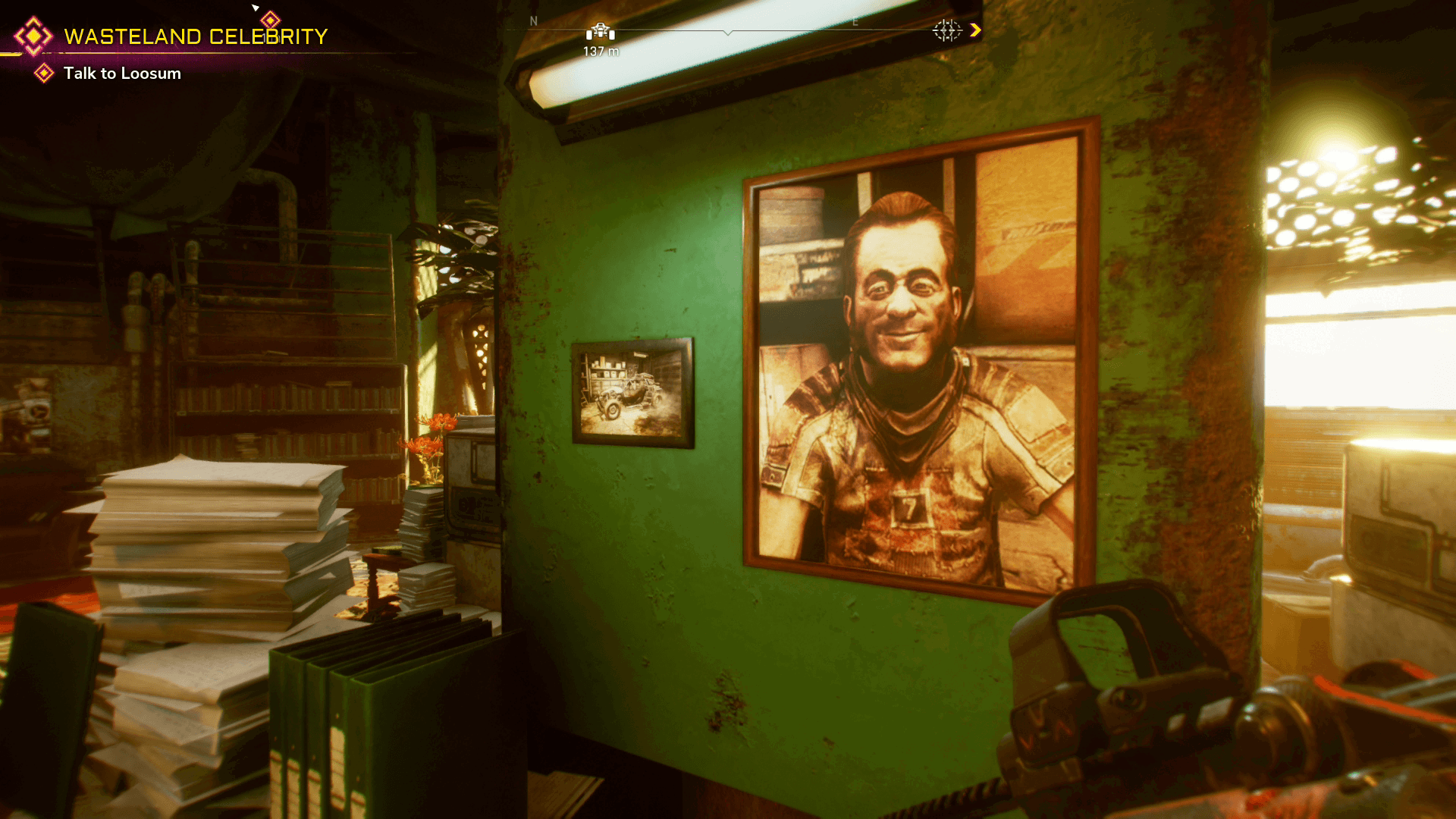Click the crosshair marker on the compass

[x=946, y=30]
